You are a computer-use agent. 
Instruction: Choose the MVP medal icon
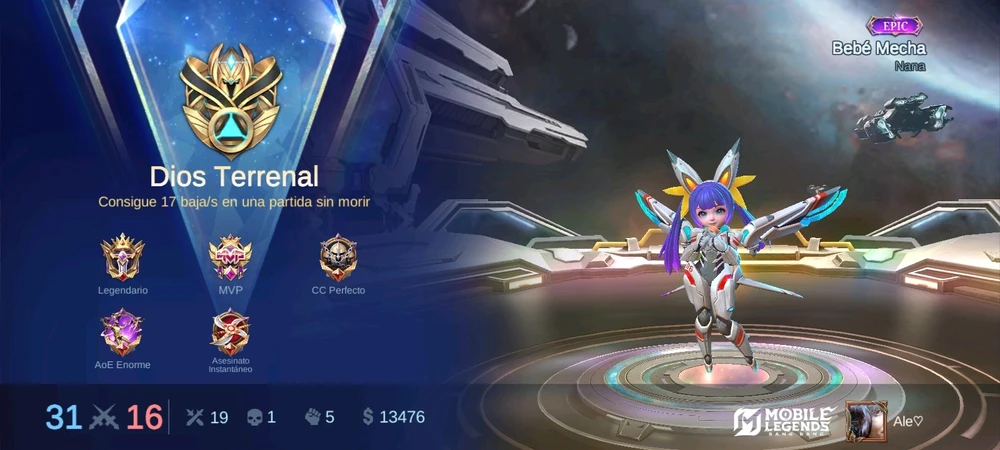click(x=230, y=258)
